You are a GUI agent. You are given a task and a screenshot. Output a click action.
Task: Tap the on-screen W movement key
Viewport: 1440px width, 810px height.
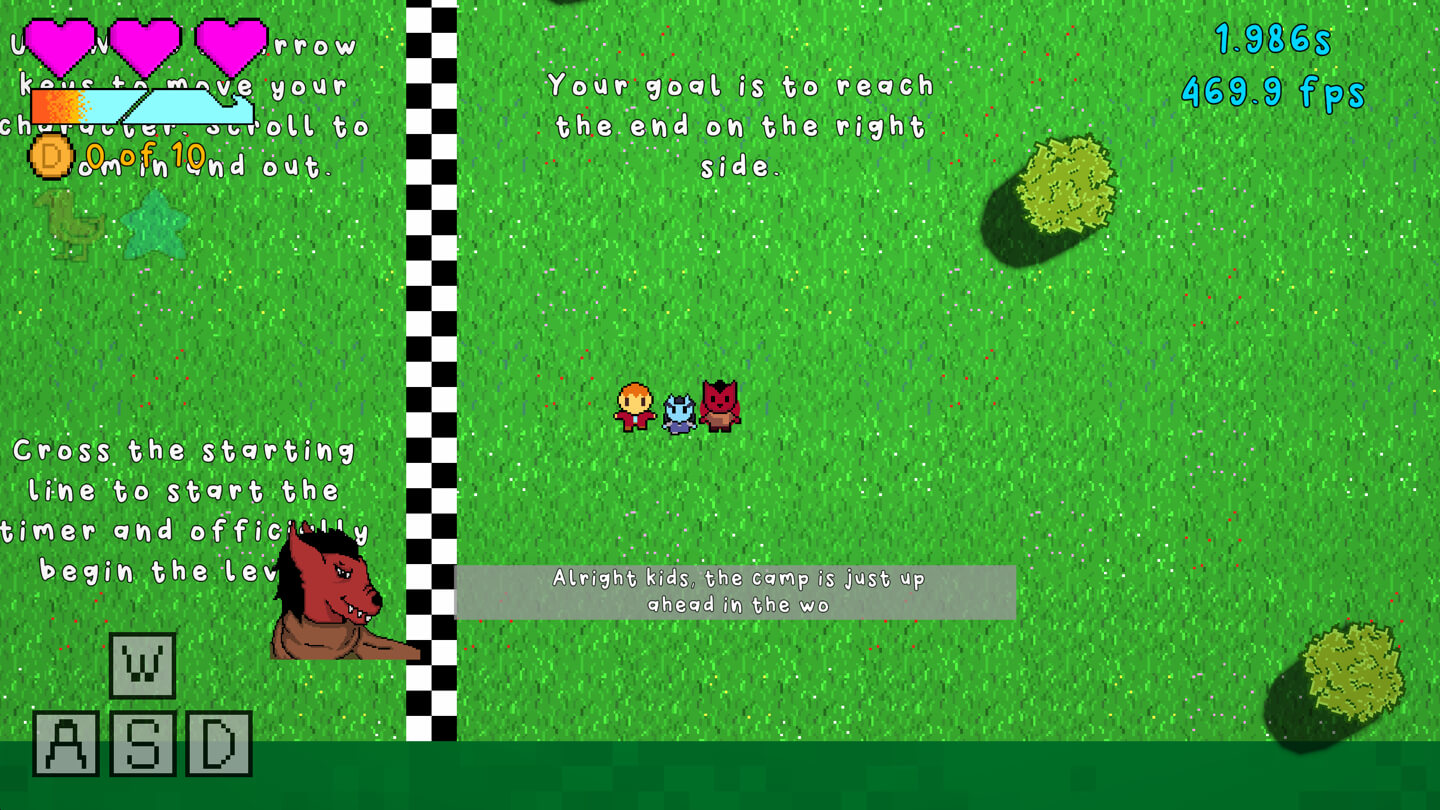coord(142,665)
